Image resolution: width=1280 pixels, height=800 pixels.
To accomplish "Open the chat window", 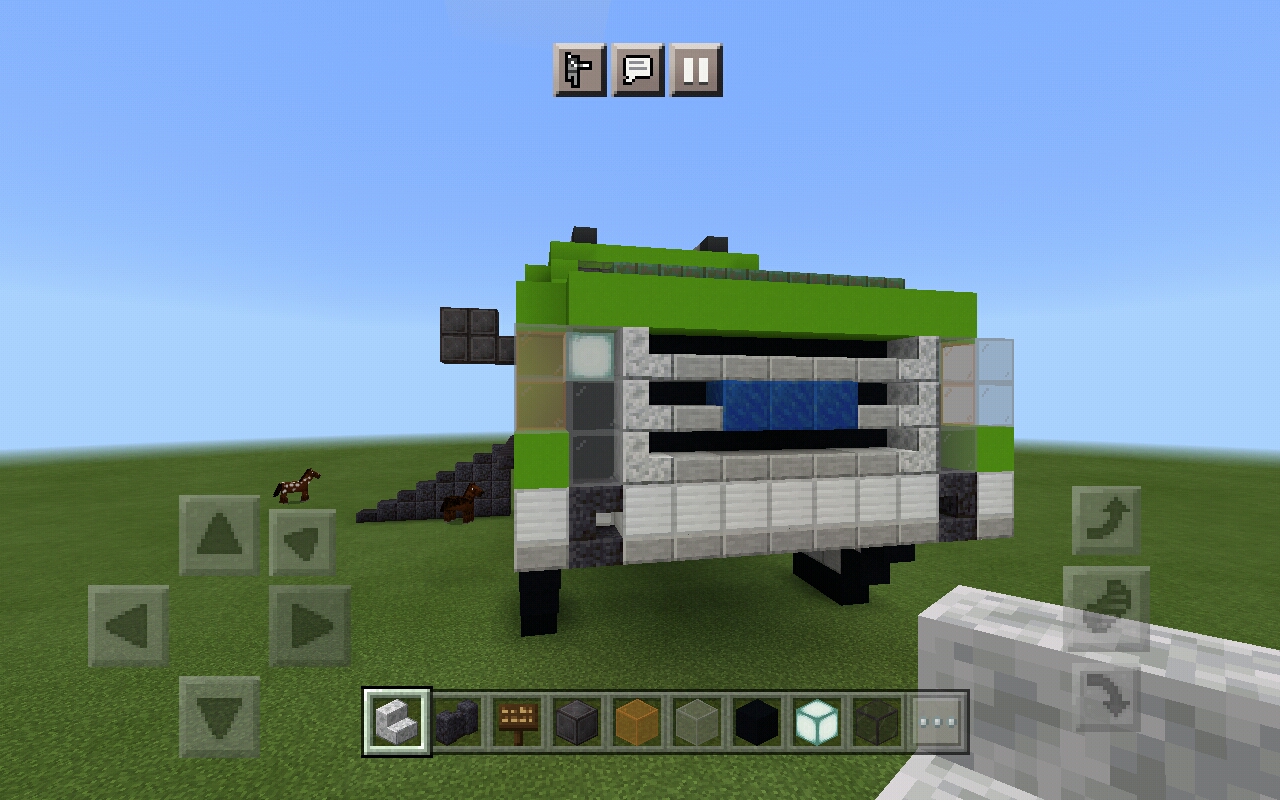I will 642,70.
